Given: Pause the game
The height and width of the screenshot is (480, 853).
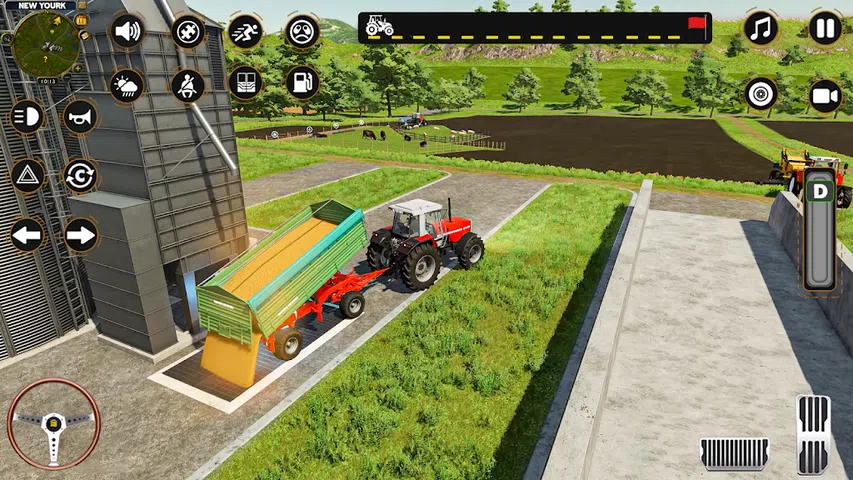Looking at the screenshot, I should pyautogui.click(x=825, y=28).
